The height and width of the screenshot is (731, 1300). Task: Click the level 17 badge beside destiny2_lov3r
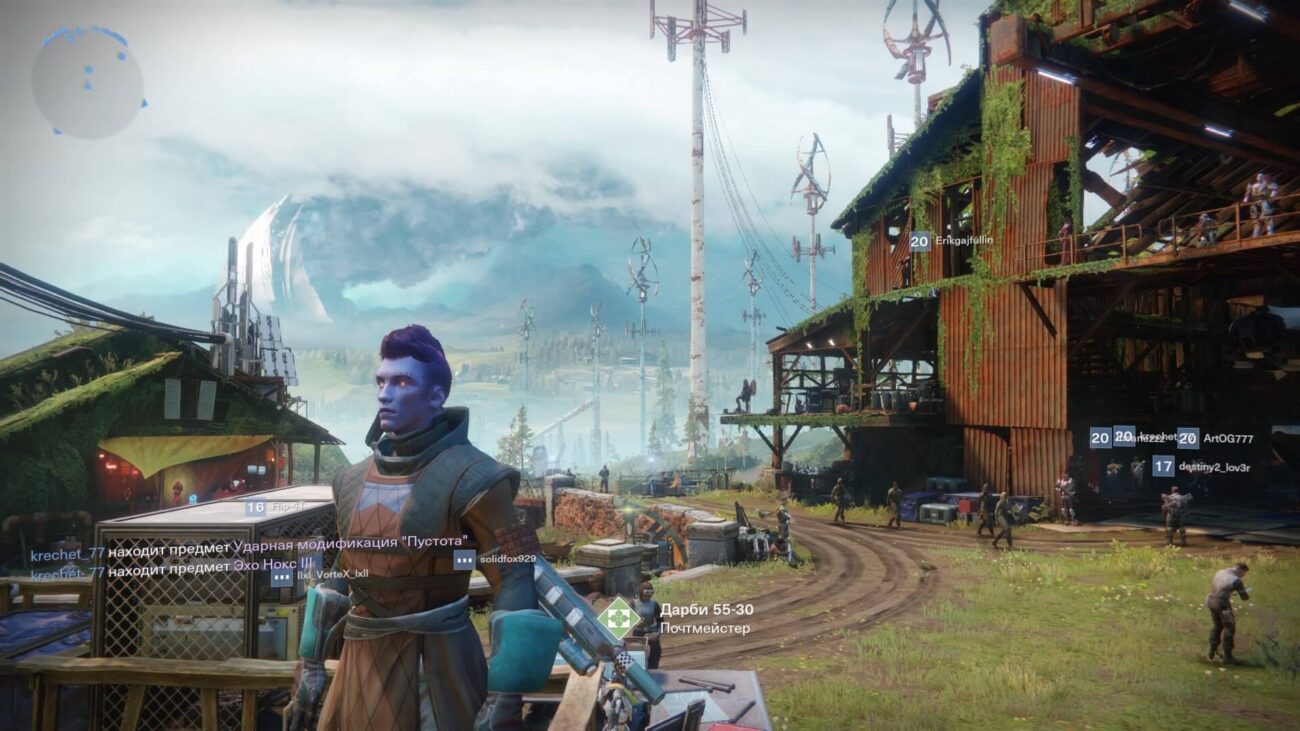click(x=1164, y=466)
